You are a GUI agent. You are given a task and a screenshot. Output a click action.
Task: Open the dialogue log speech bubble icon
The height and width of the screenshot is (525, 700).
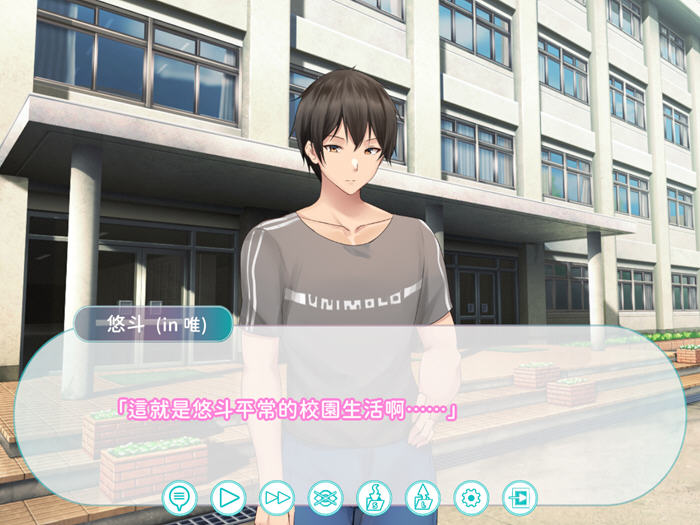click(x=180, y=496)
